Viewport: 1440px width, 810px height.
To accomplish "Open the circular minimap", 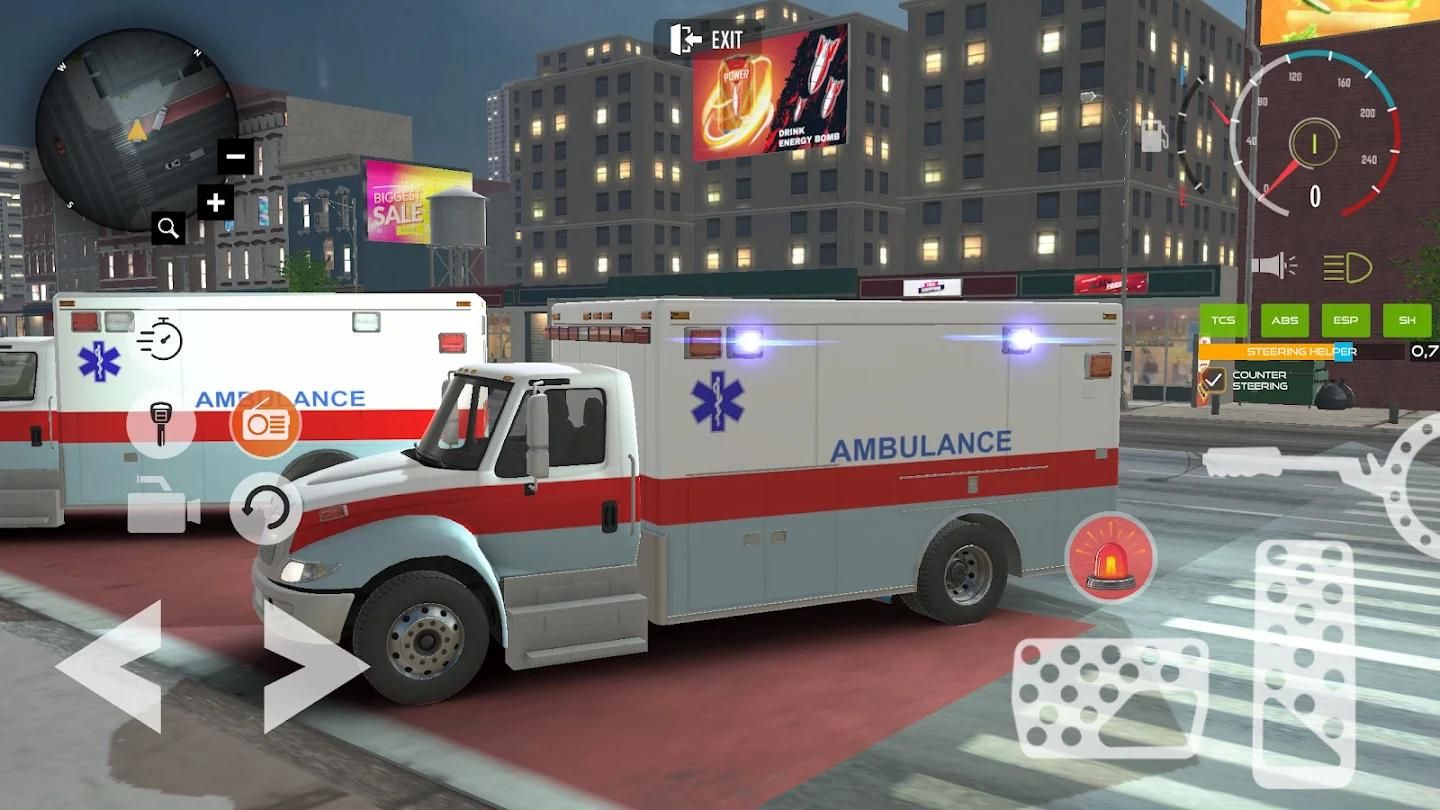I will [x=135, y=128].
